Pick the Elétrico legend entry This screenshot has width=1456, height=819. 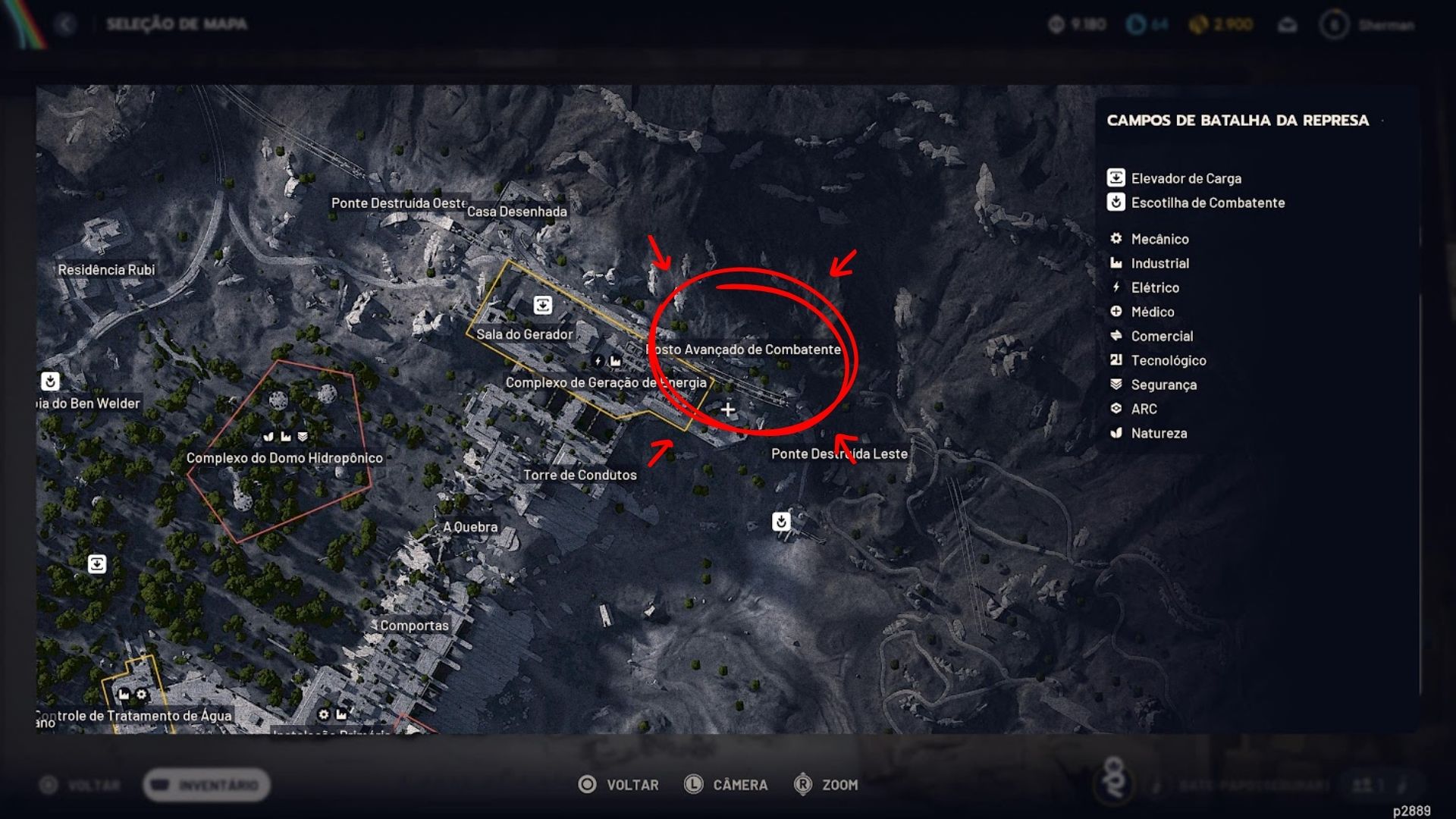click(1154, 287)
